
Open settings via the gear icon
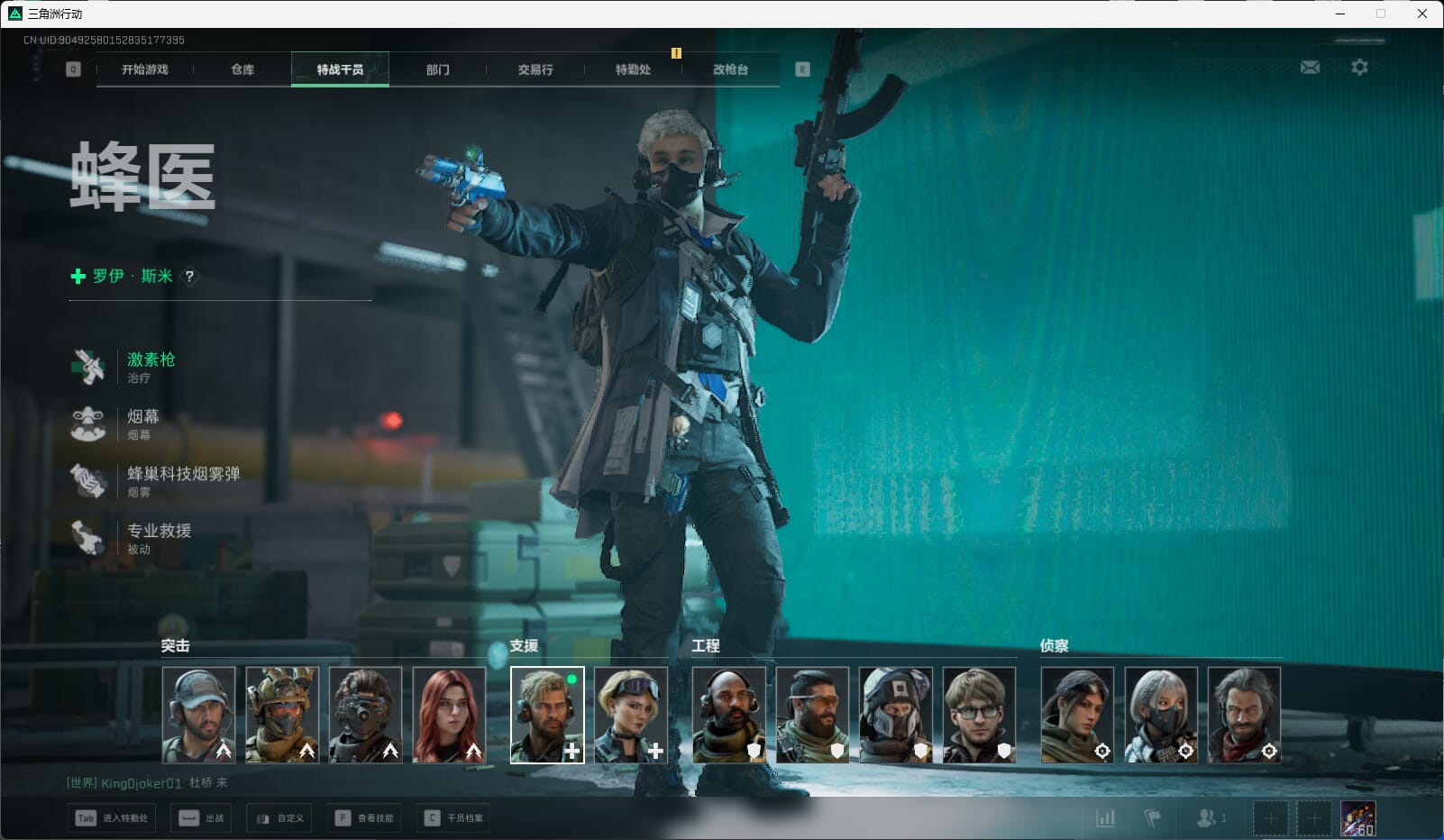(1359, 68)
